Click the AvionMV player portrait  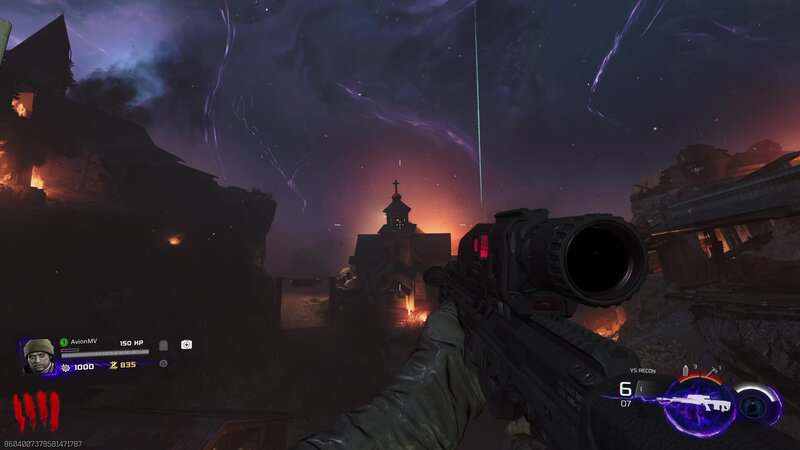click(39, 355)
